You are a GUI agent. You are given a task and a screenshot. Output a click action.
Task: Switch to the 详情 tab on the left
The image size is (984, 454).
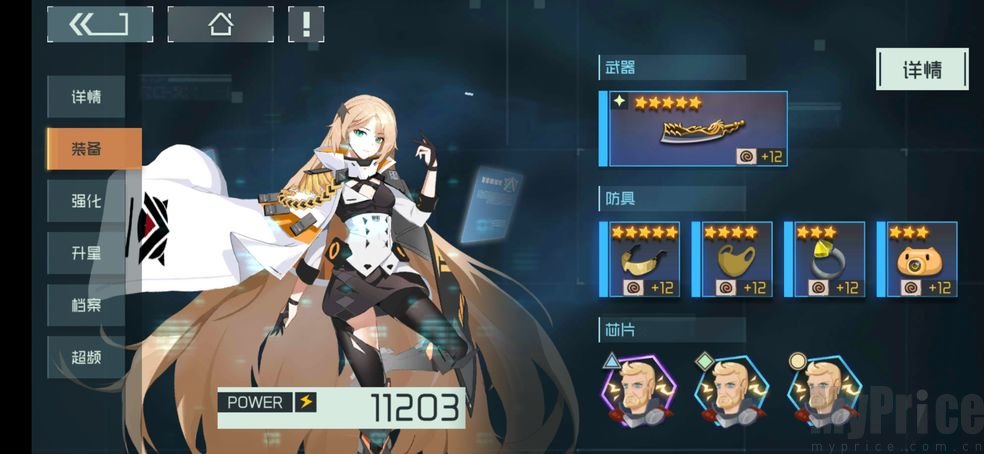click(86, 98)
